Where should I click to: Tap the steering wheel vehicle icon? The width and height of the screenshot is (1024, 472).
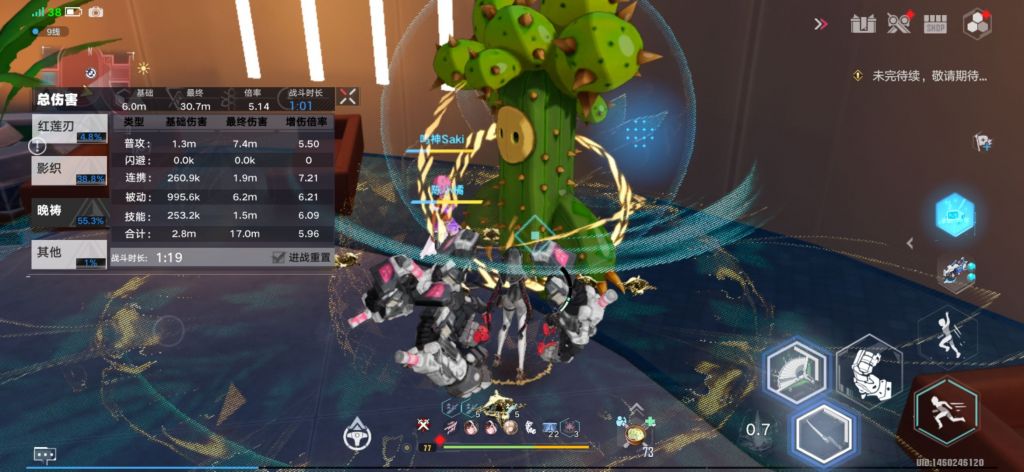pos(358,435)
